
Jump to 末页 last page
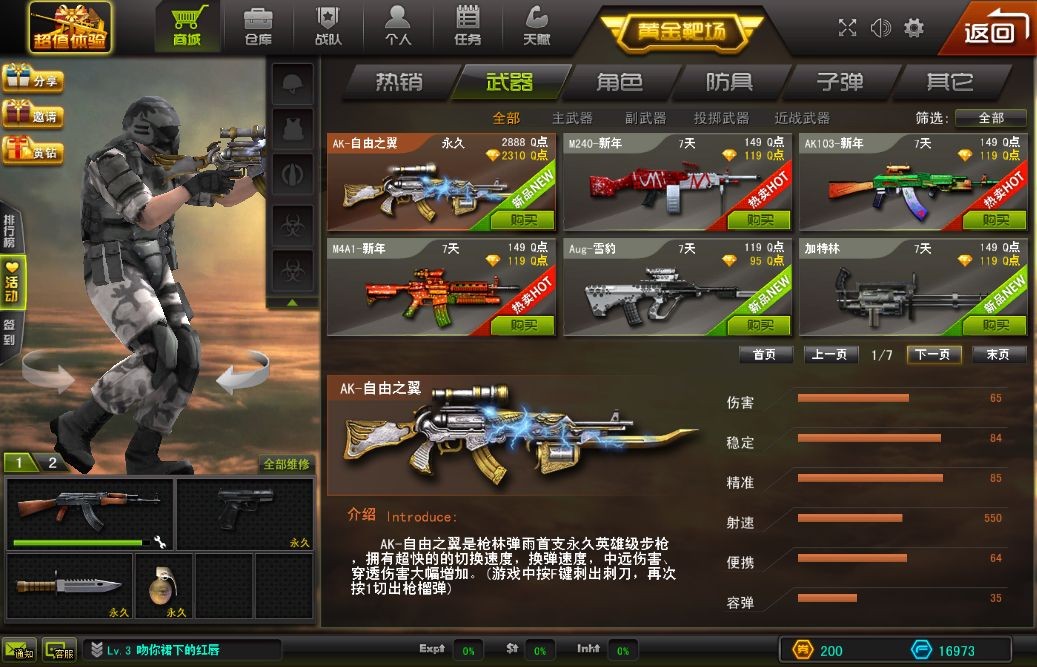pyautogui.click(x=998, y=355)
